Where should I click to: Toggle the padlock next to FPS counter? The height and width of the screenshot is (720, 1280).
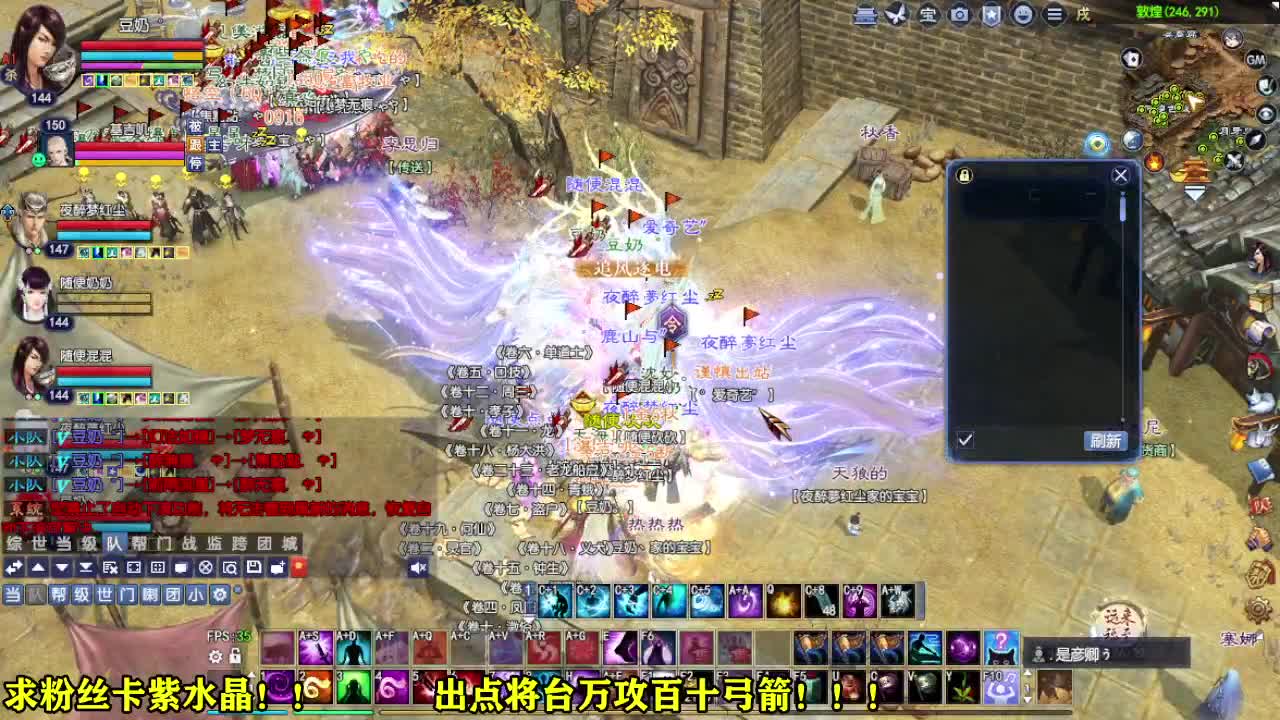click(x=235, y=657)
